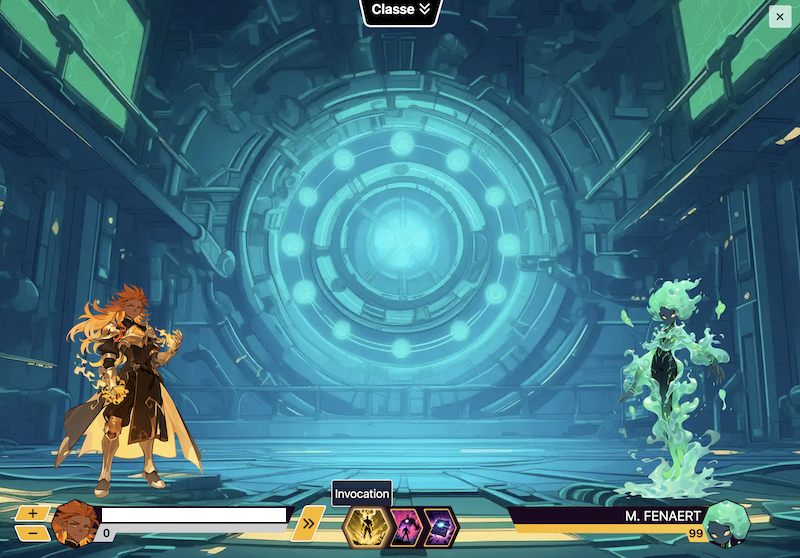Select the pink figure ability icon

[x=402, y=527]
